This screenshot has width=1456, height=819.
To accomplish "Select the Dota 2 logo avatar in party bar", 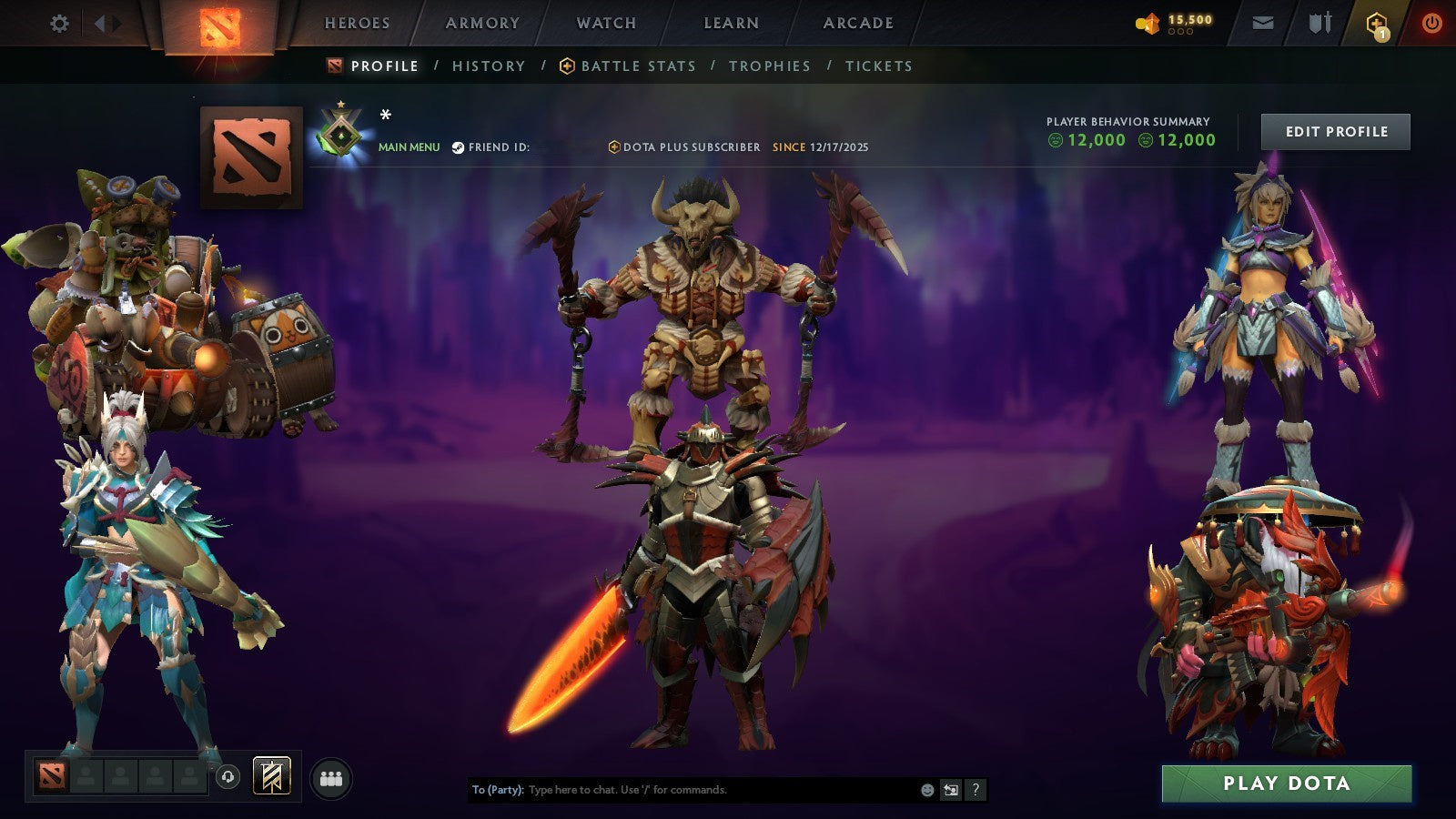I will click(x=50, y=777).
